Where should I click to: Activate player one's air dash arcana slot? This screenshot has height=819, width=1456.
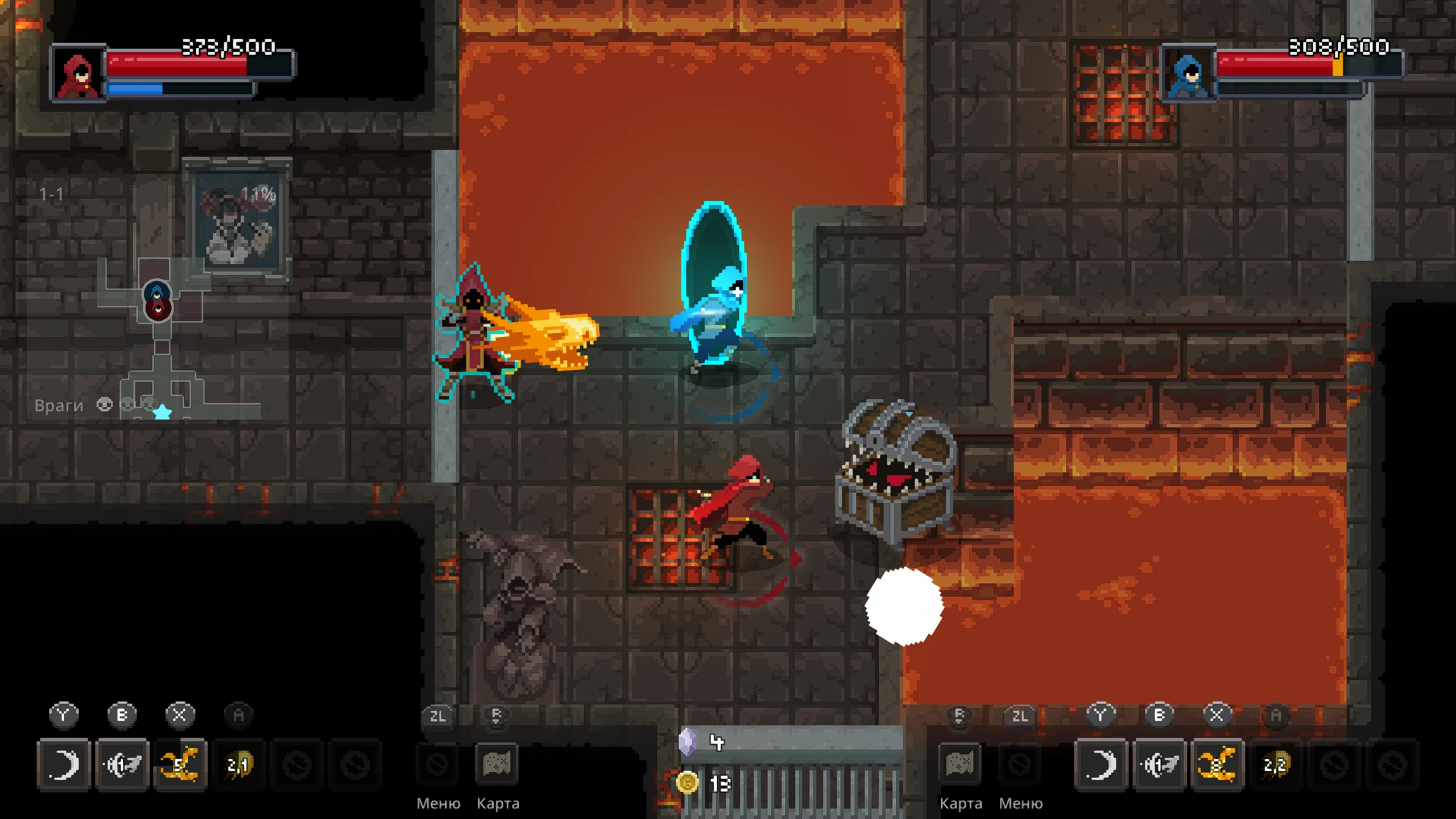click(x=122, y=764)
